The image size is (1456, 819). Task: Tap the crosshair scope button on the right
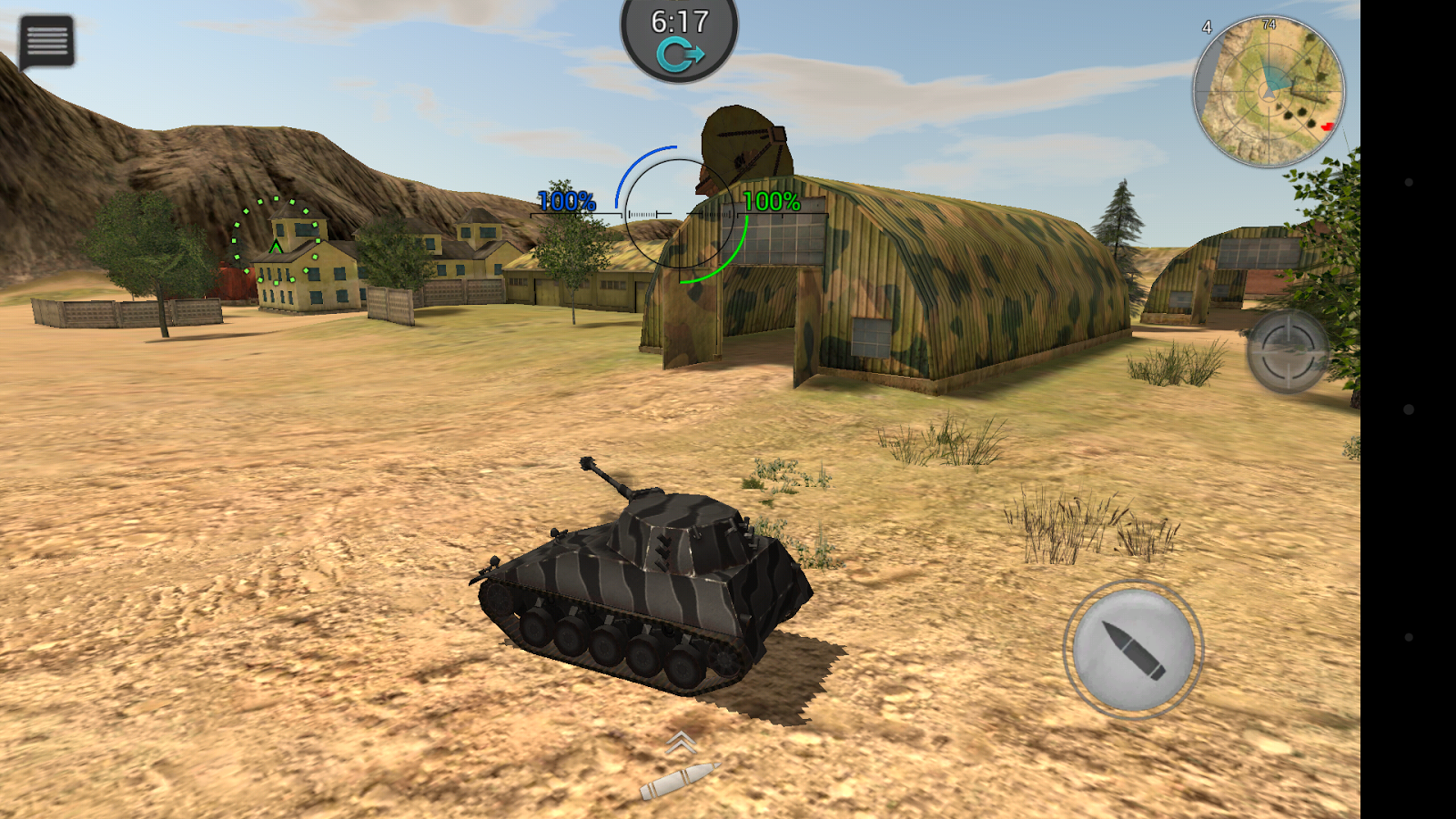pyautogui.click(x=1287, y=350)
